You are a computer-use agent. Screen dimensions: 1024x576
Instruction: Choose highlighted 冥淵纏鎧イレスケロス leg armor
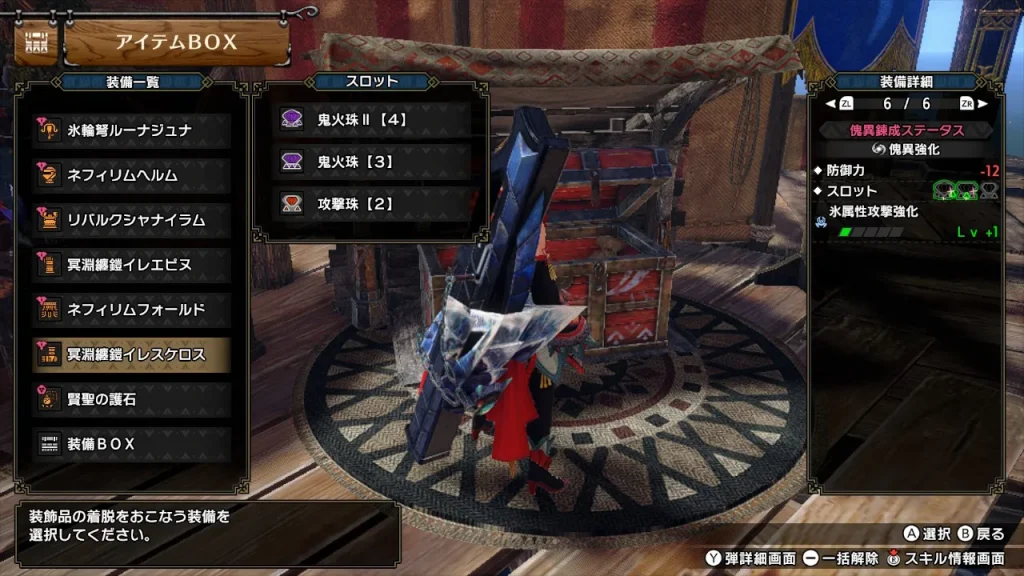coord(132,354)
